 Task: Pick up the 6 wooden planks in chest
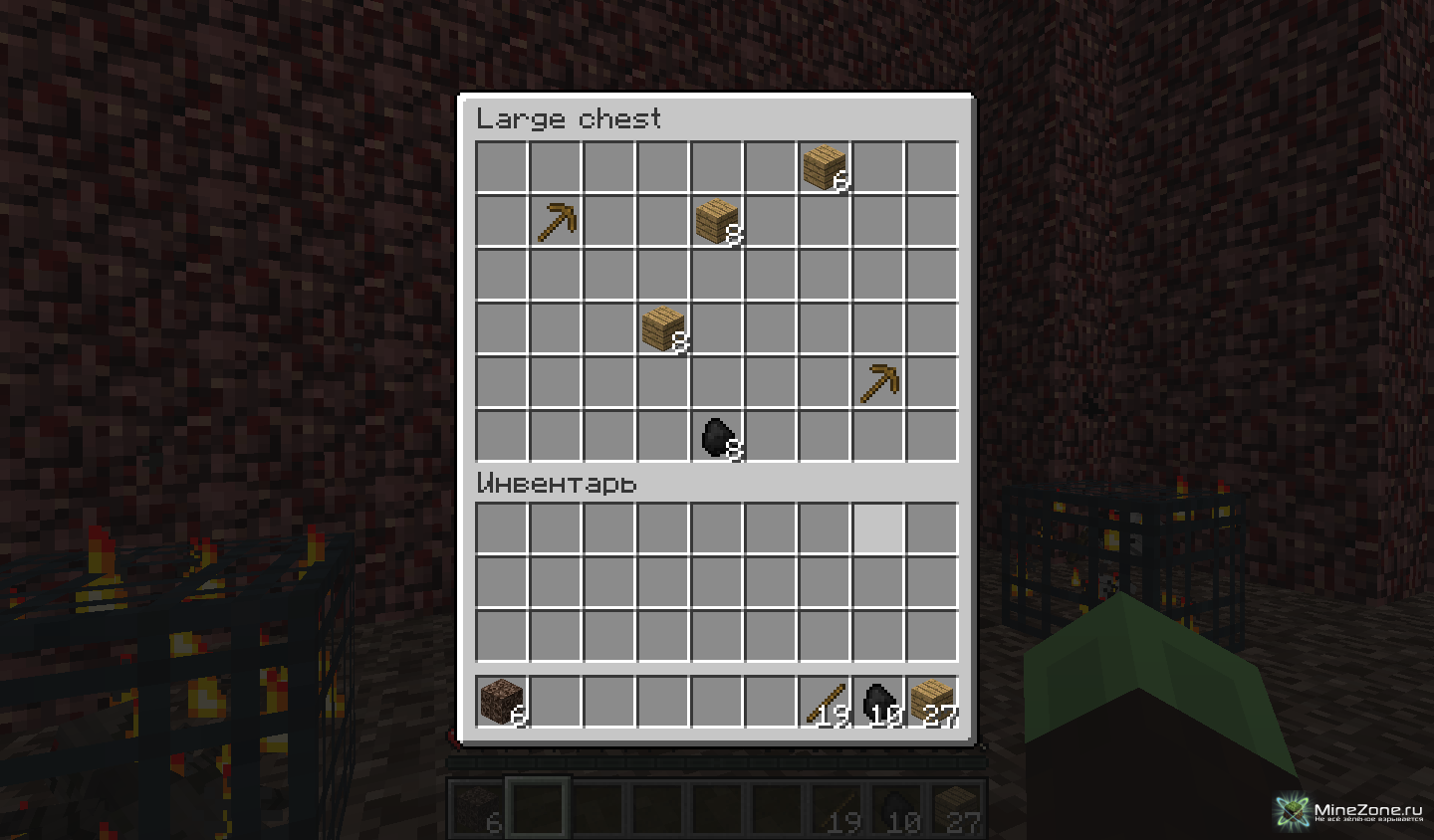click(x=825, y=167)
